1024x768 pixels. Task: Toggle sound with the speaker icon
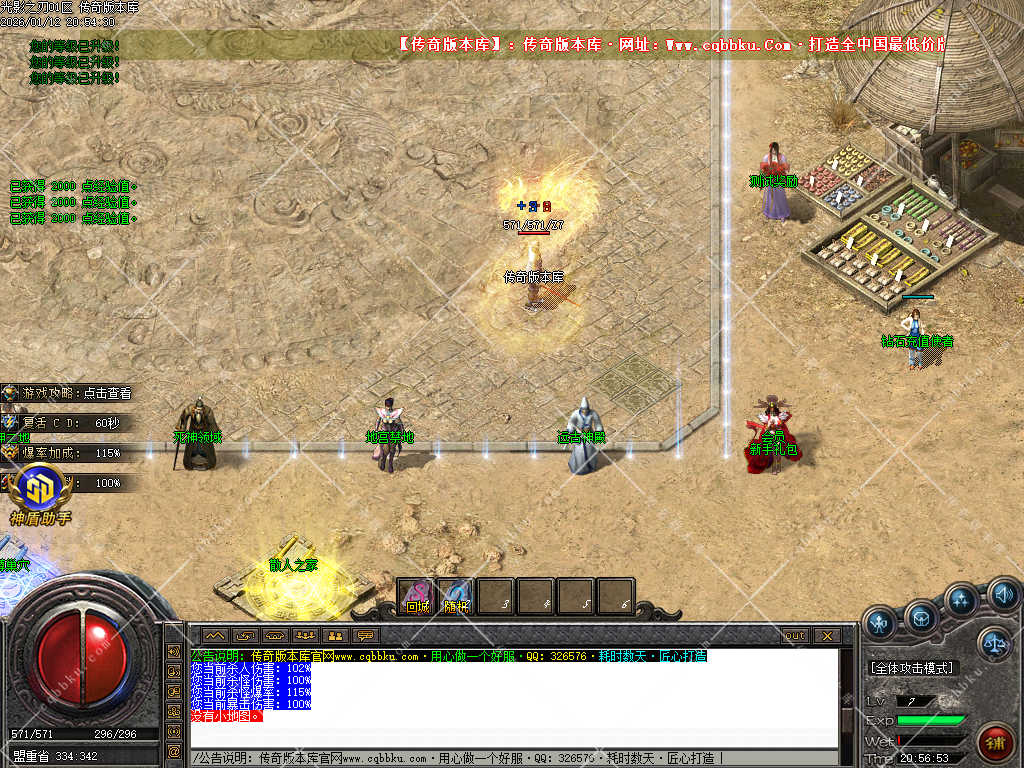(1003, 596)
